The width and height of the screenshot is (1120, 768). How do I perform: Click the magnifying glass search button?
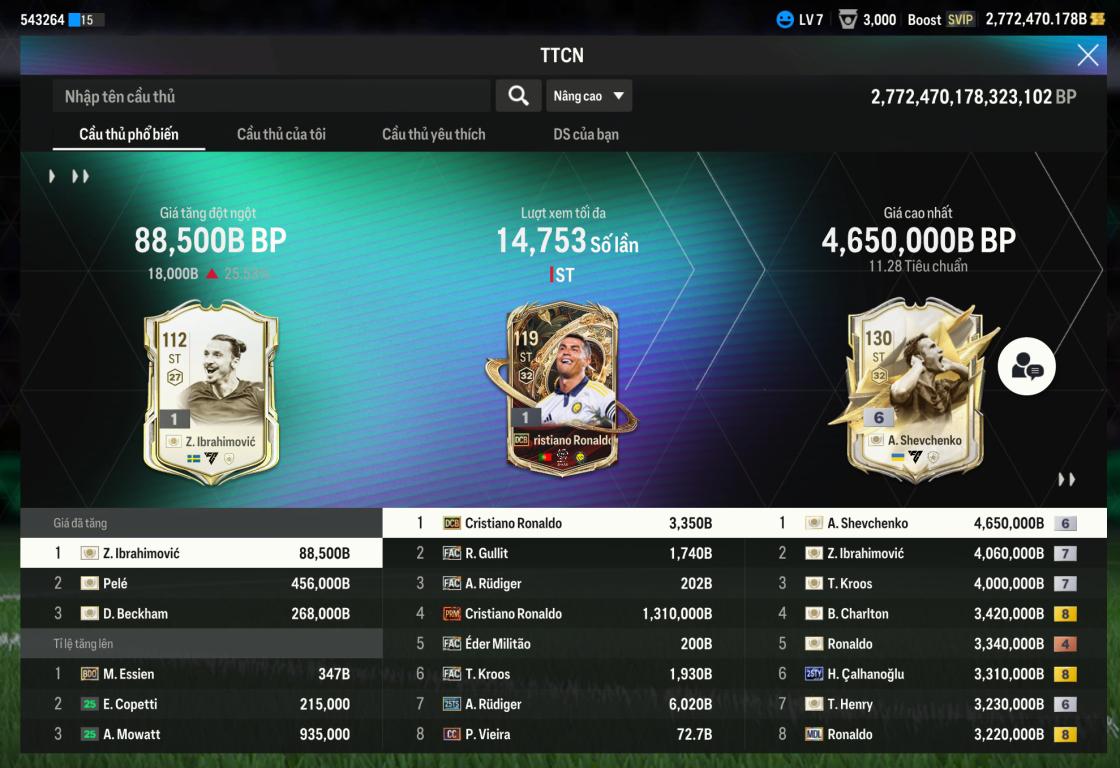[518, 96]
